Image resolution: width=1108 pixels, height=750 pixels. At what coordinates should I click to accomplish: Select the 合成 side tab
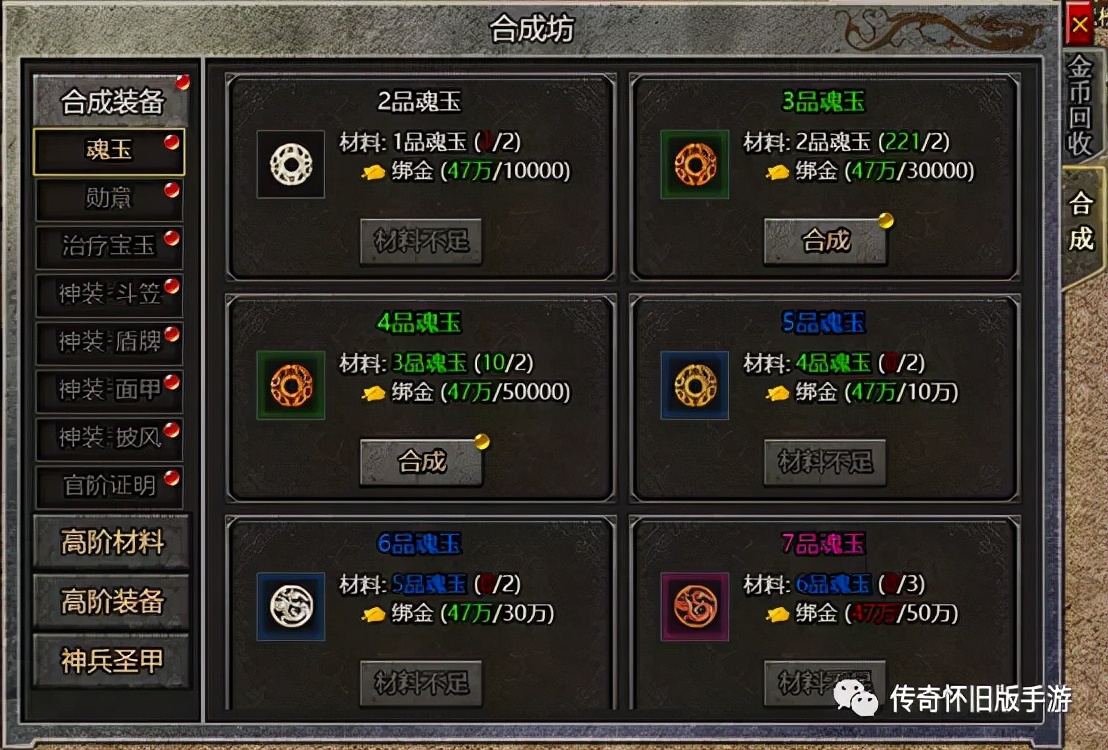pos(1081,222)
